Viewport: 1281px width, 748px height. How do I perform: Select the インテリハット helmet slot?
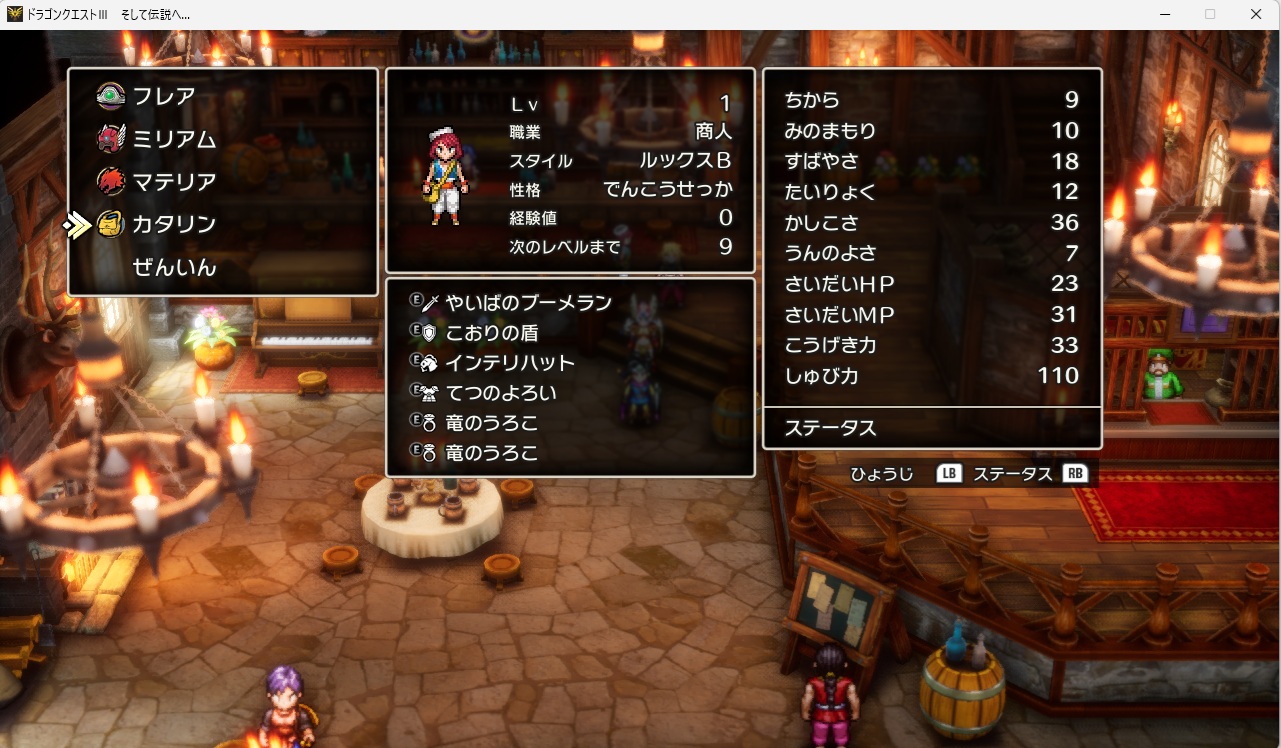511,362
